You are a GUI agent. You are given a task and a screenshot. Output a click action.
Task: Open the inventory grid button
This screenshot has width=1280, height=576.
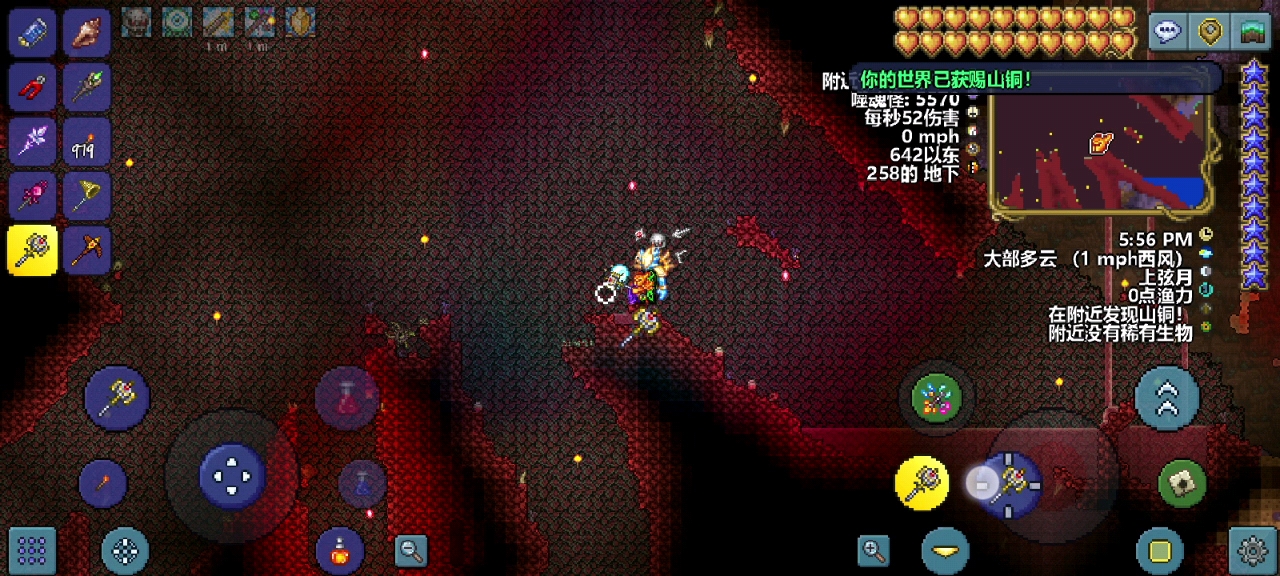point(32,549)
